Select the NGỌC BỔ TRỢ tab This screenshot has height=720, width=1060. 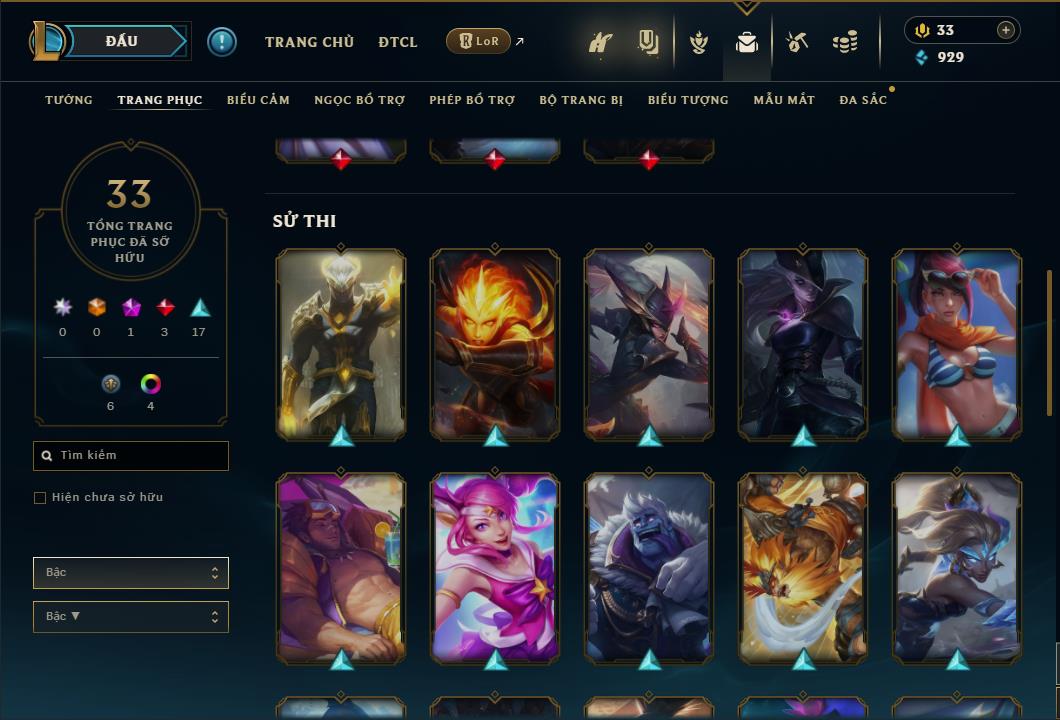(x=359, y=100)
